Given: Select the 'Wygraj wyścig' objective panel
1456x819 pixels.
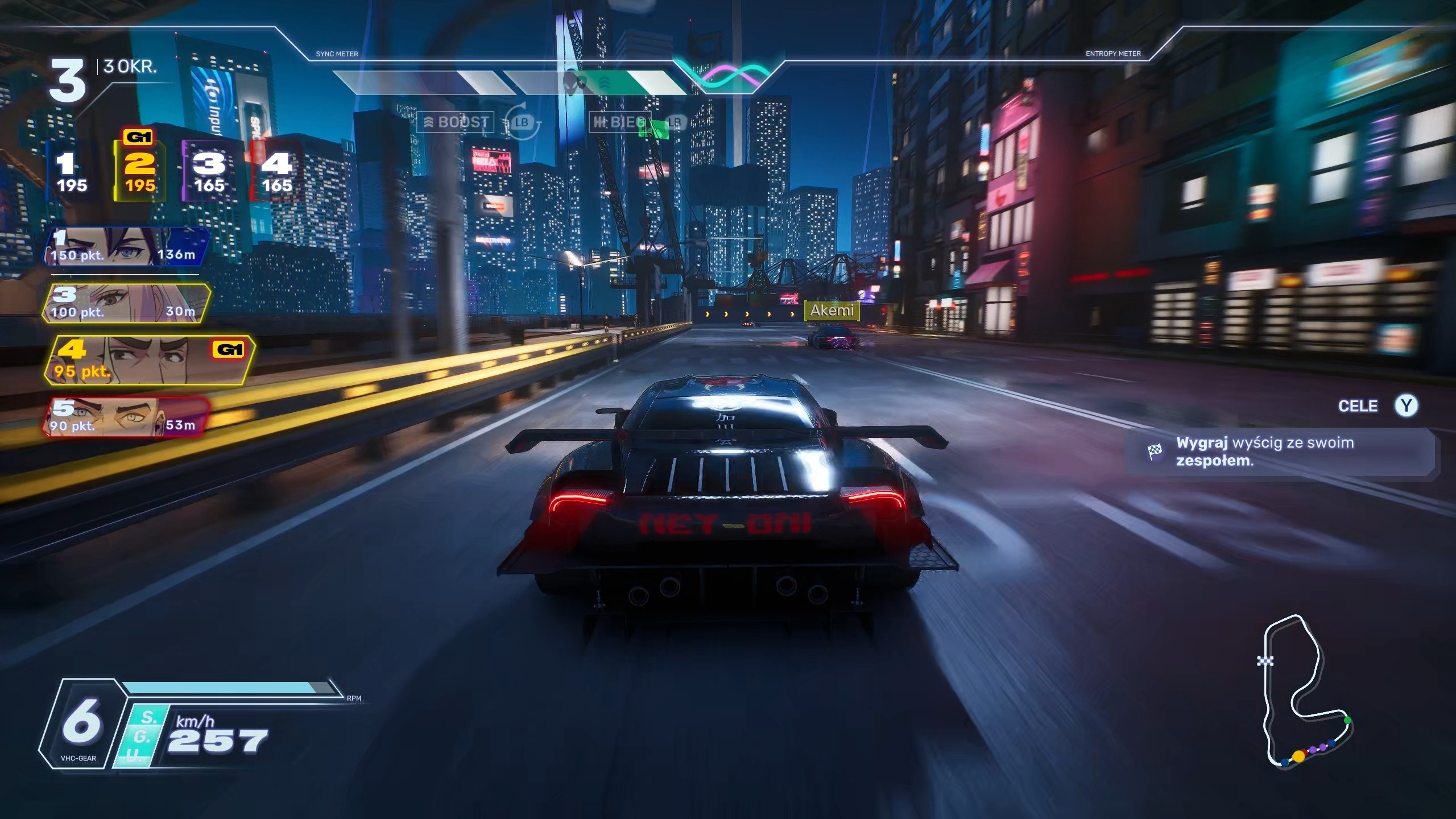Looking at the screenshot, I should tap(1280, 452).
